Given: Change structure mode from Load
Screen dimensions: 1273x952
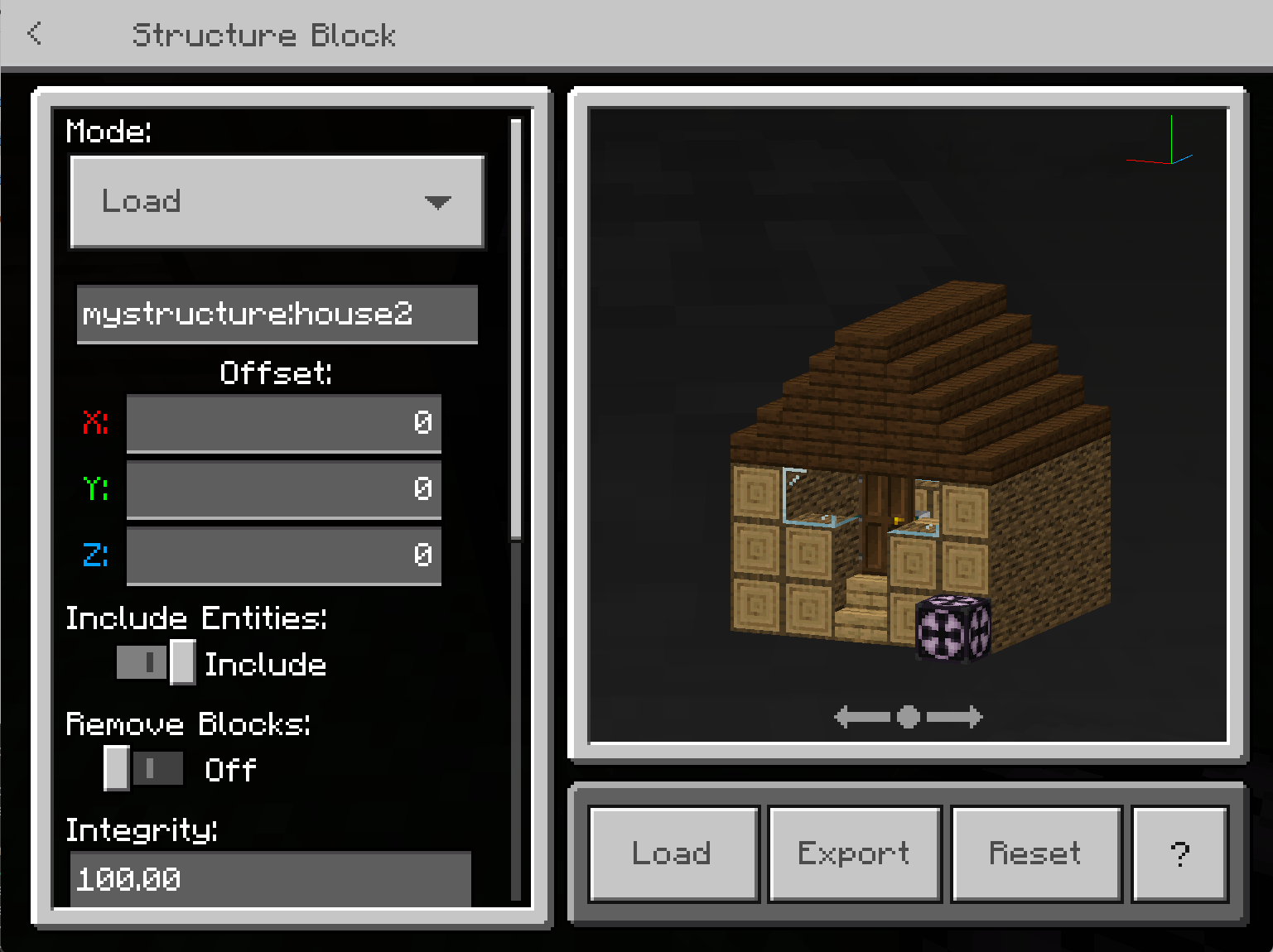Looking at the screenshot, I should pyautogui.click(x=277, y=201).
